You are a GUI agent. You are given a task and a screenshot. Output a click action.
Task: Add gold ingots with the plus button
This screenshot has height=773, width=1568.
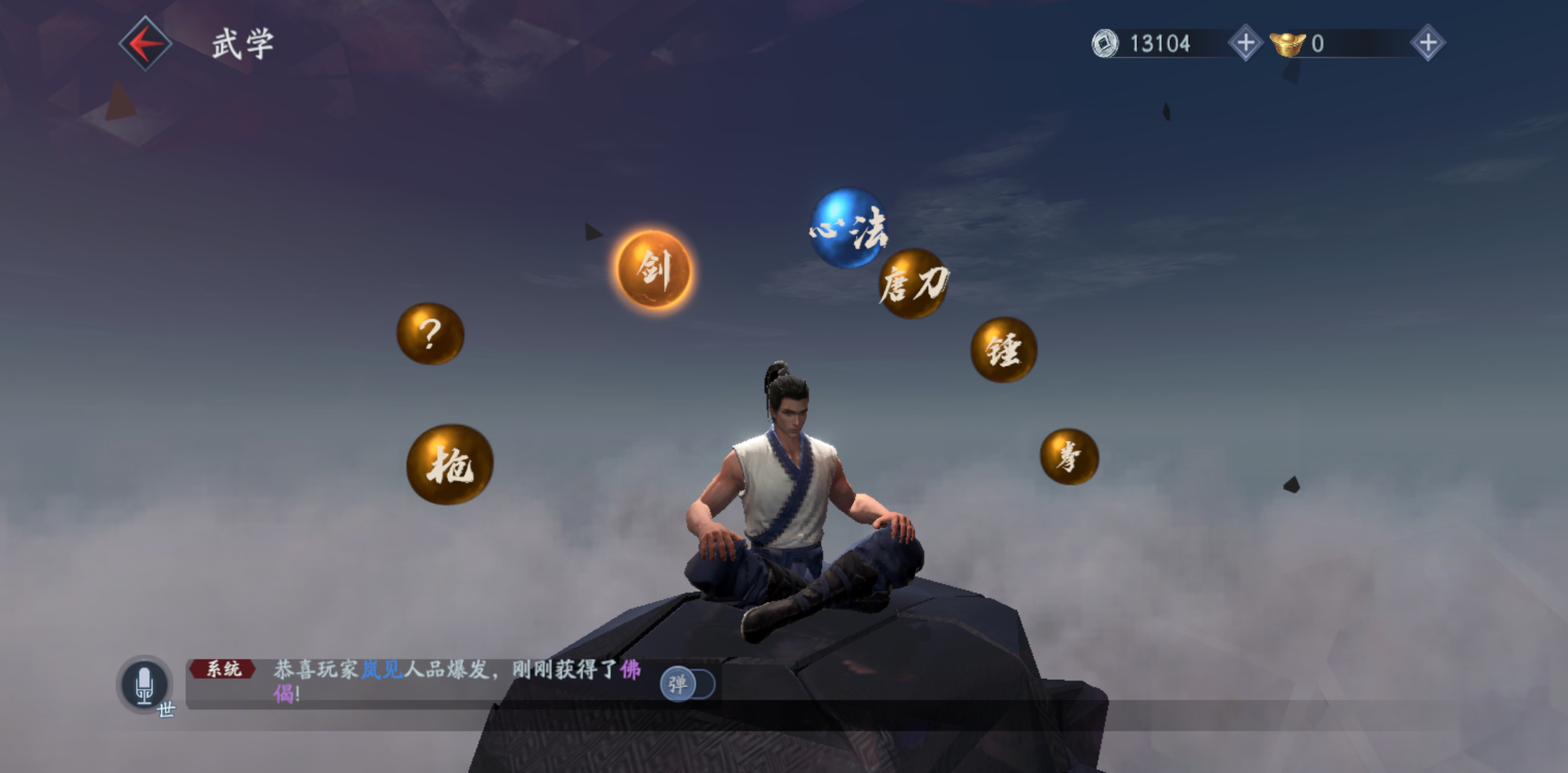[1428, 43]
